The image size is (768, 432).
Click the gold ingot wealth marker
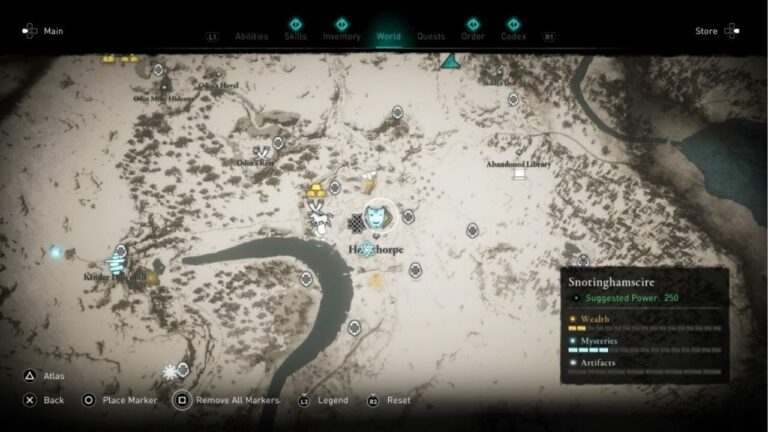(316, 189)
